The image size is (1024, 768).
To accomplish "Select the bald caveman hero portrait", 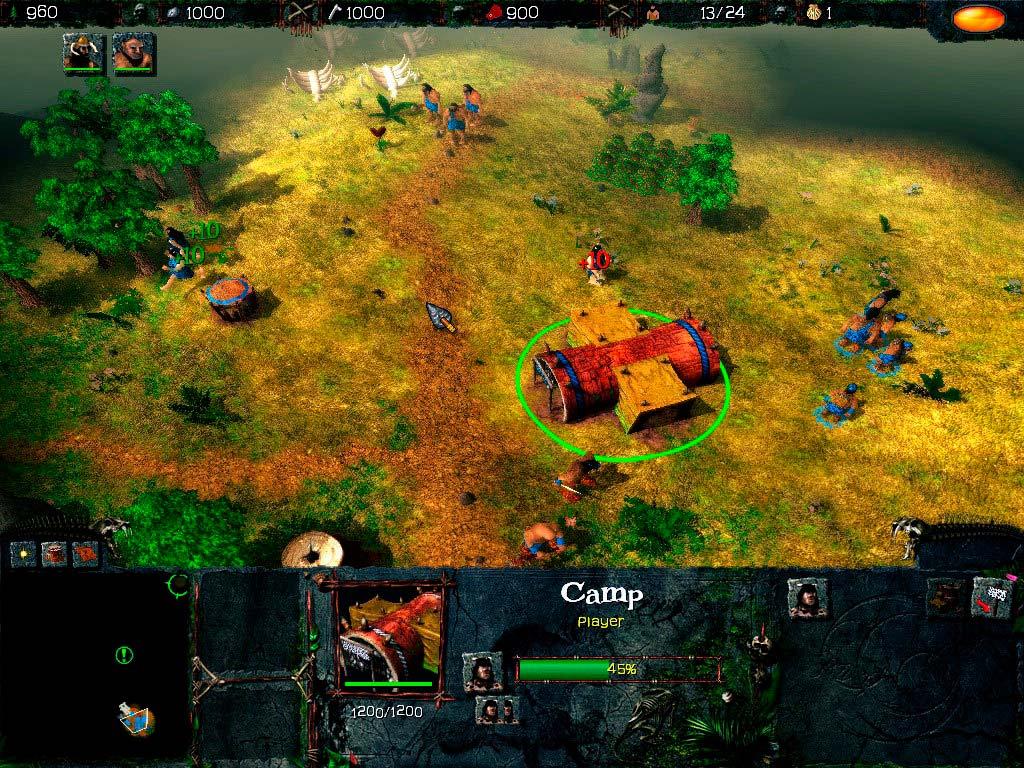I will pyautogui.click(x=131, y=52).
